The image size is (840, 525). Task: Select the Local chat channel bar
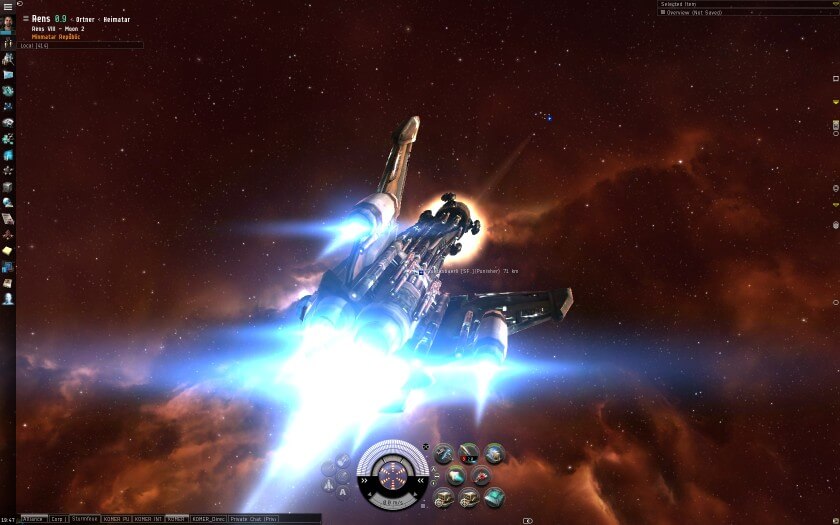[x=80, y=45]
